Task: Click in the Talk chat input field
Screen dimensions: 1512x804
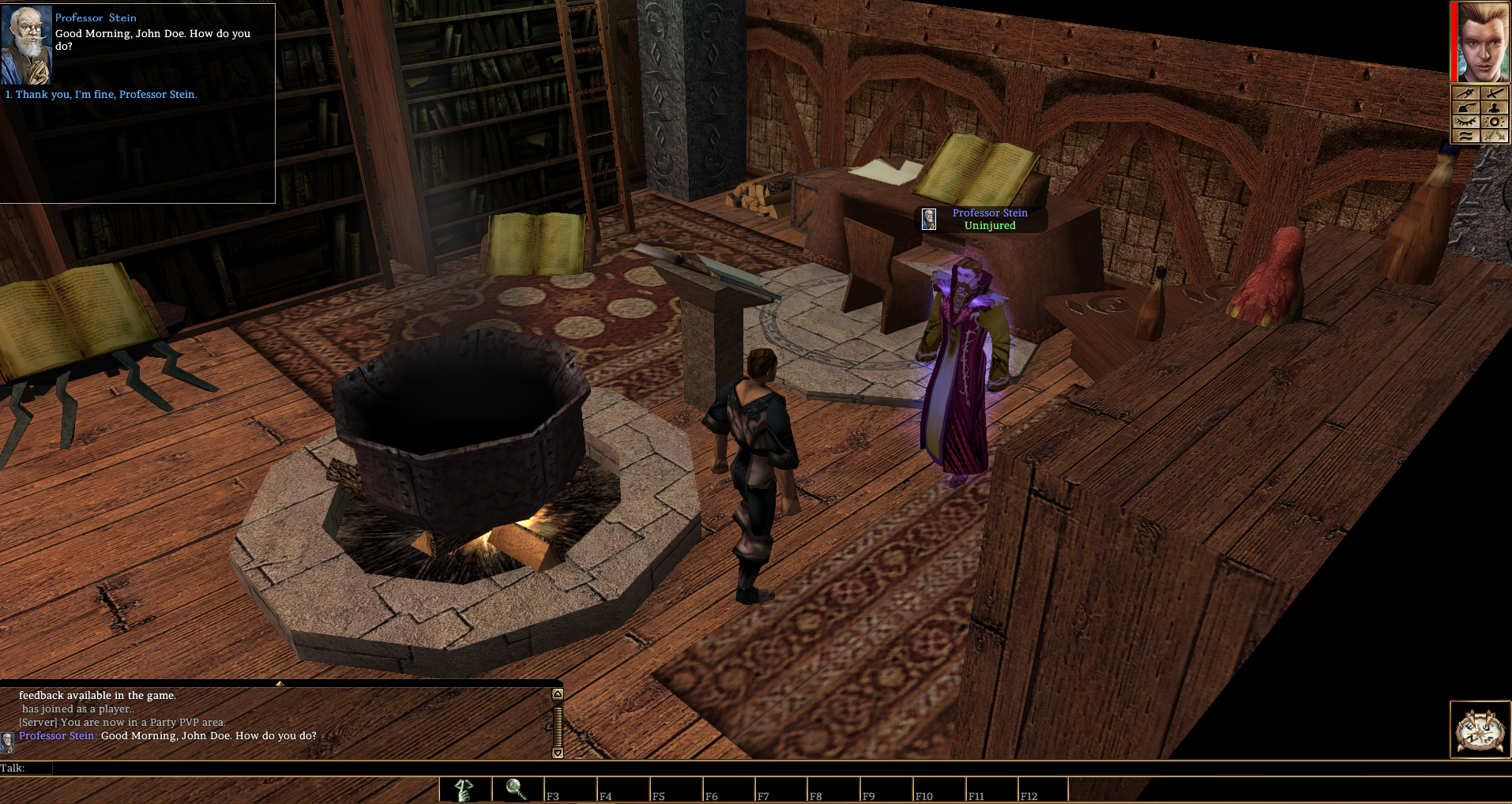Action: pyautogui.click(x=300, y=768)
